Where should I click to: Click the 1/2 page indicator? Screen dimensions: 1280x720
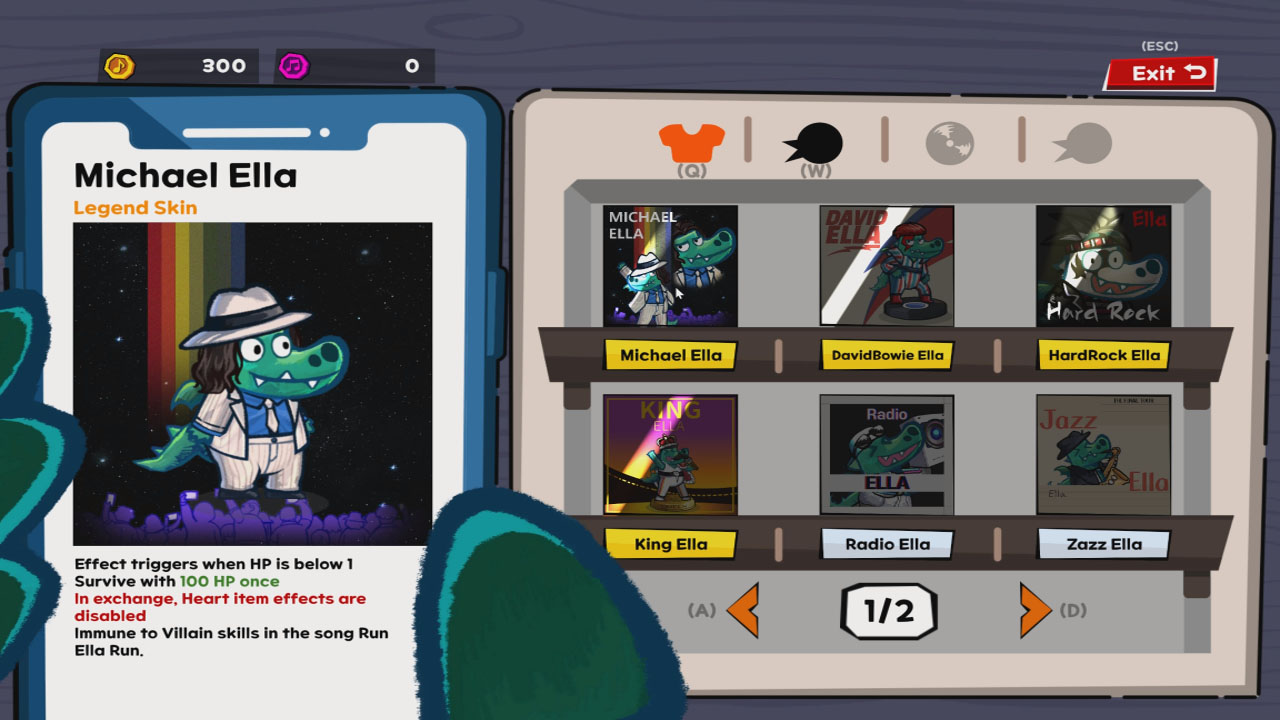888,611
